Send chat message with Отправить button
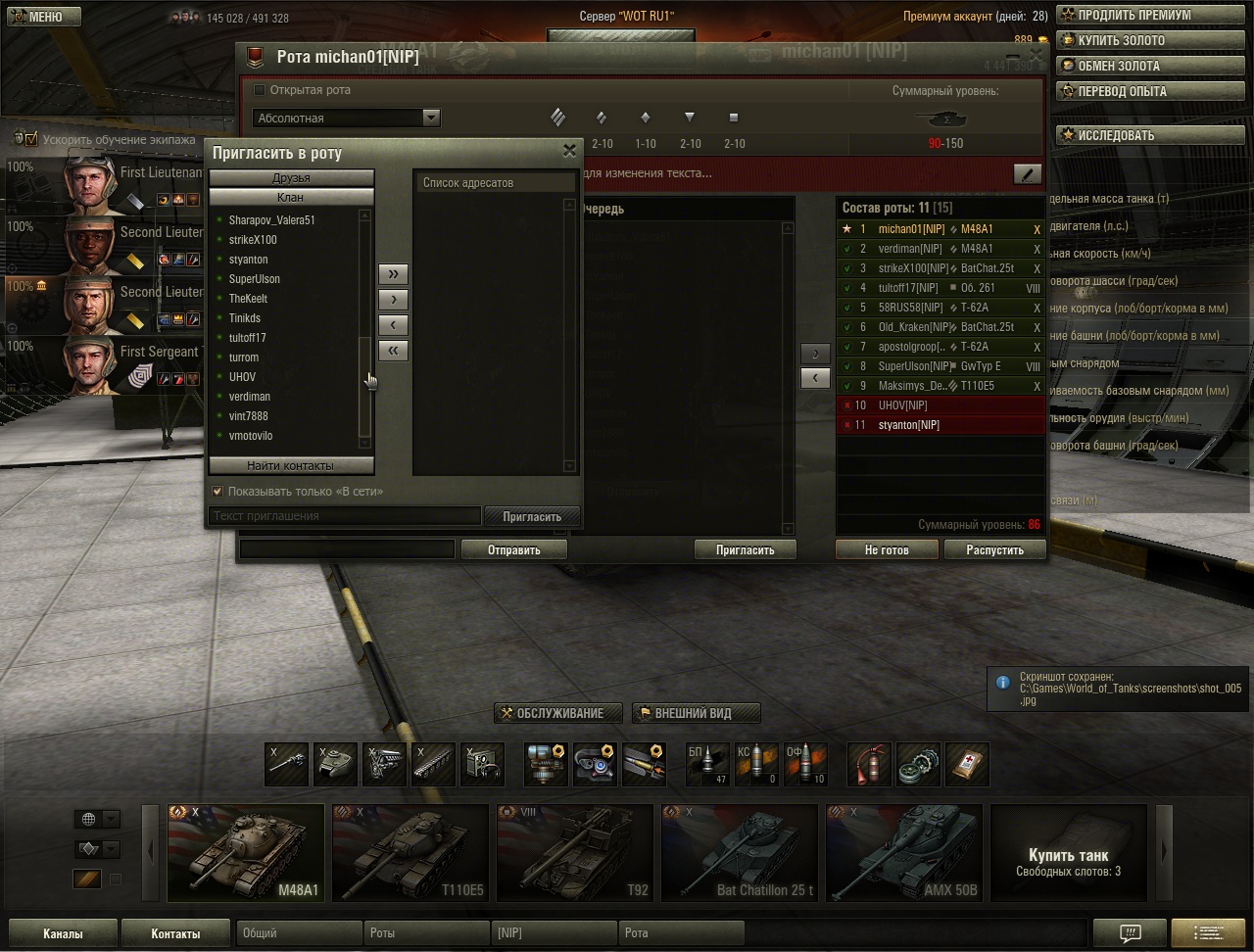The height and width of the screenshot is (952, 1254). pyautogui.click(x=514, y=550)
